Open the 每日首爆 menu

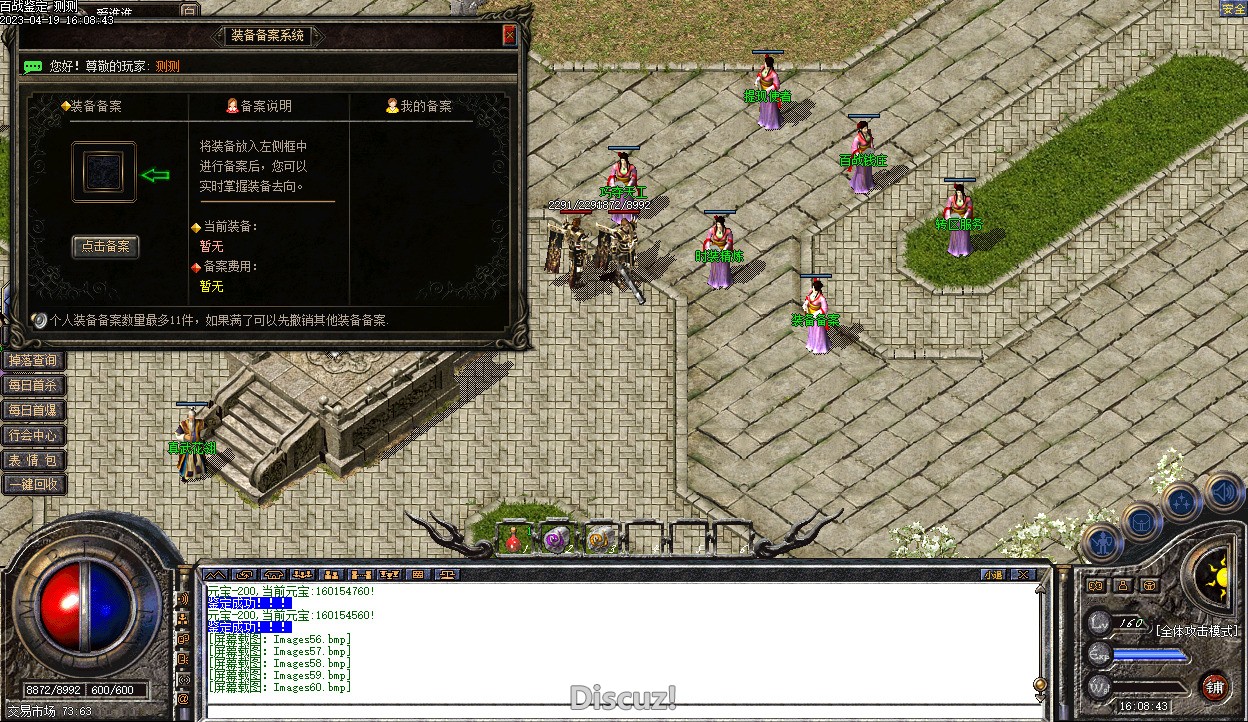33,410
